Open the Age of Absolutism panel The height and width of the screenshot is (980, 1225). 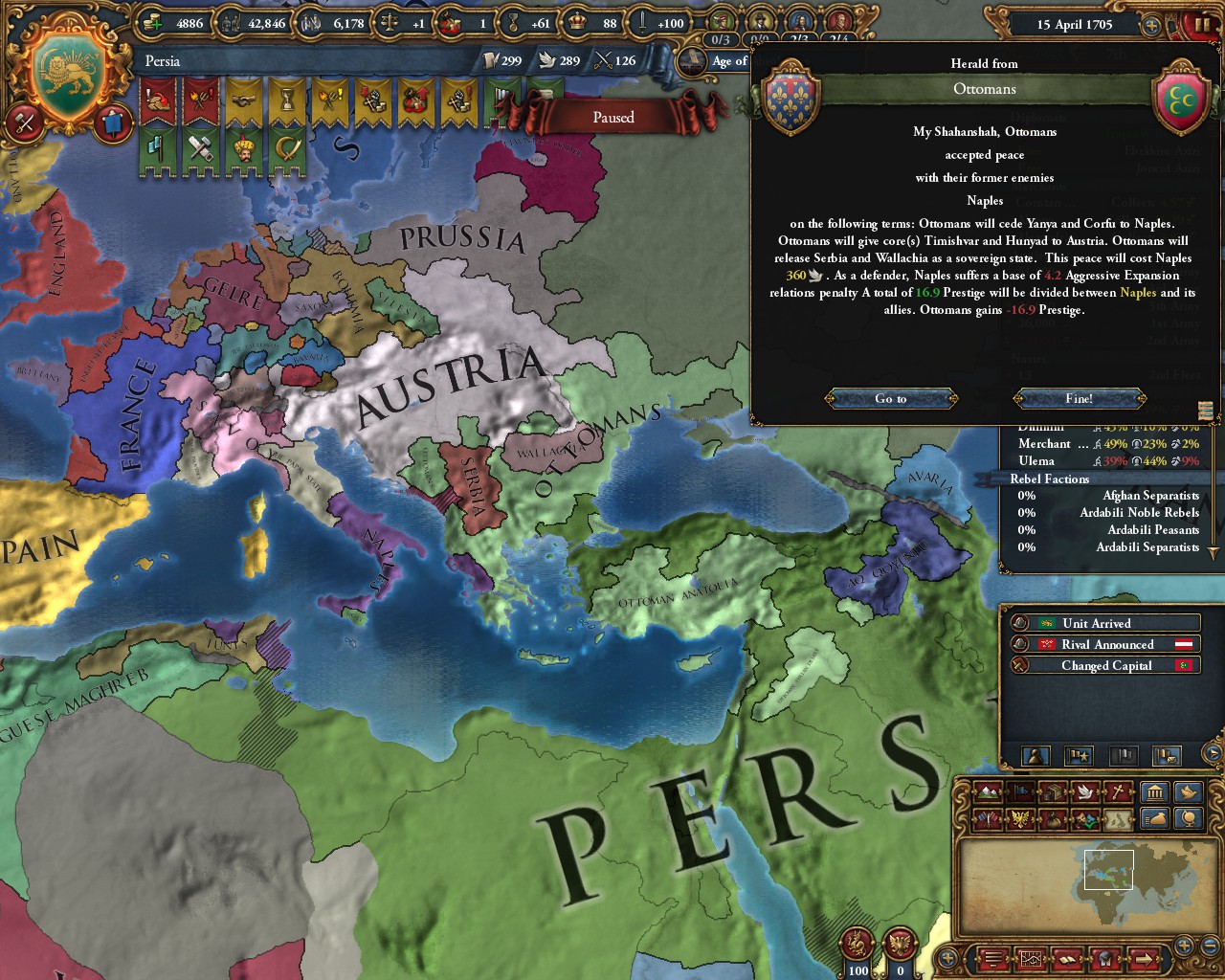tap(729, 60)
